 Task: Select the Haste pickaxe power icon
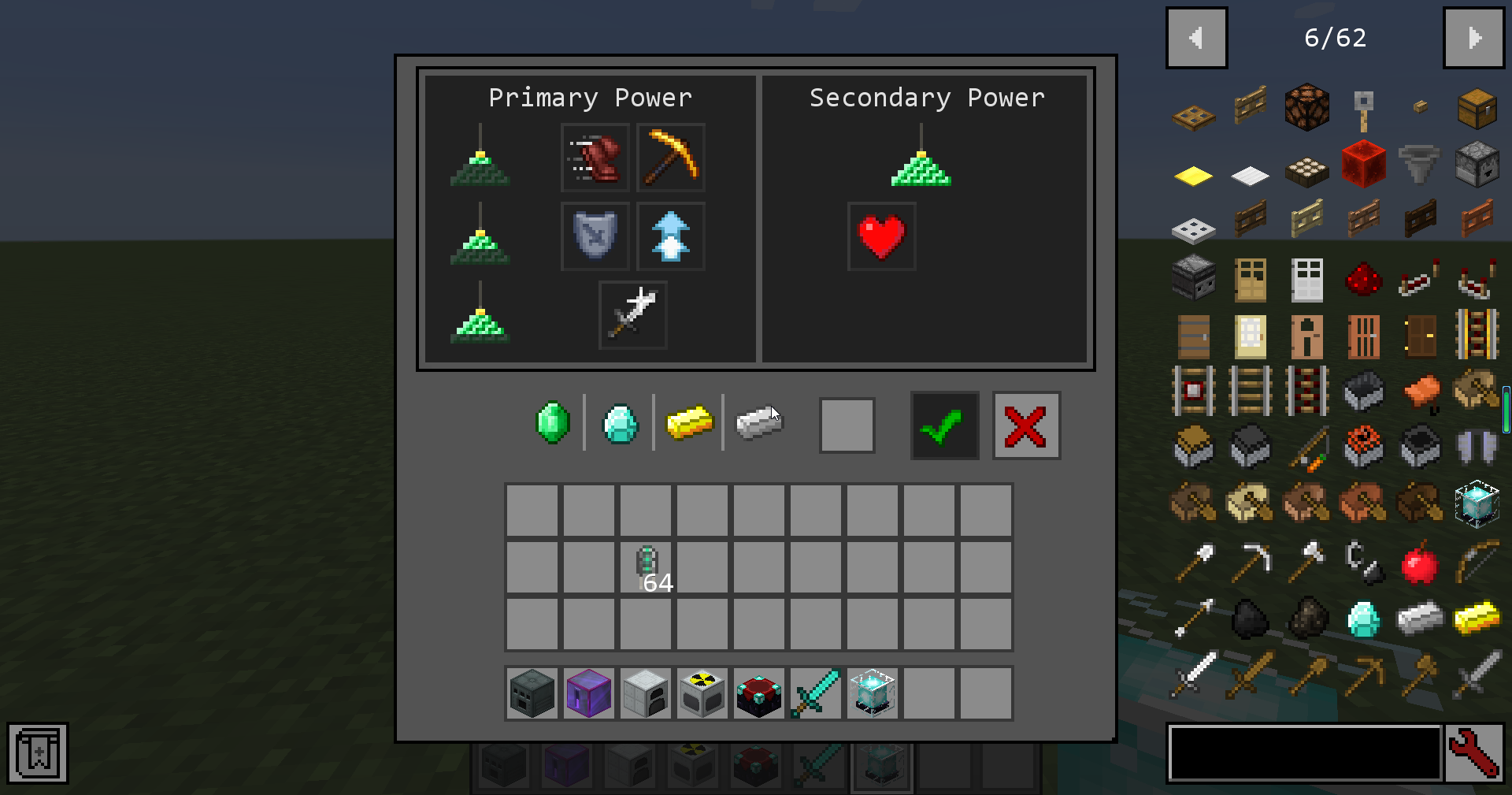(669, 158)
